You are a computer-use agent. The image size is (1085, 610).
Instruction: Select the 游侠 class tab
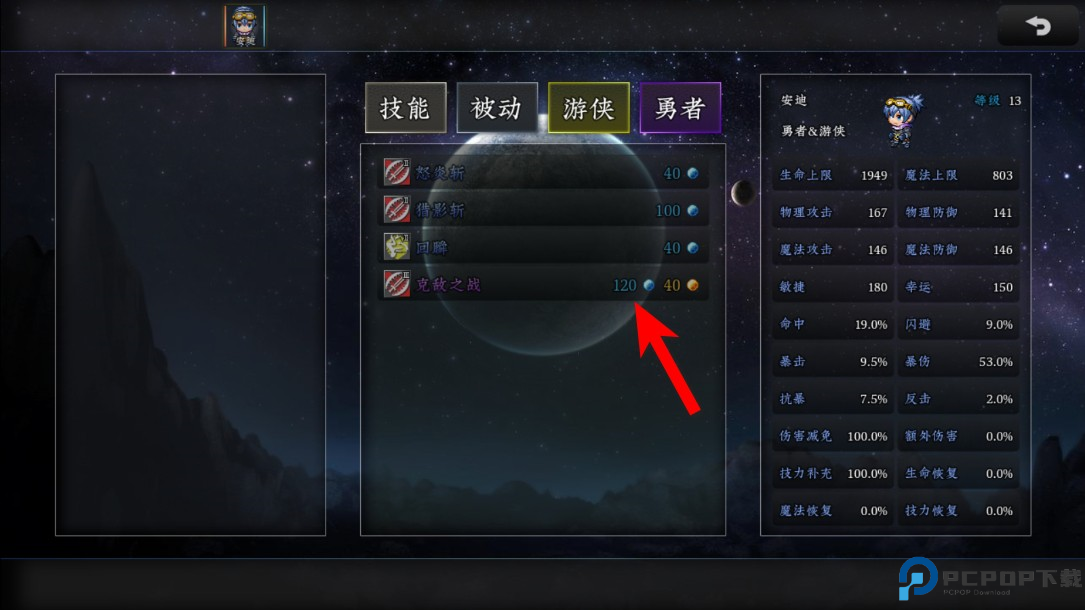[x=588, y=108]
